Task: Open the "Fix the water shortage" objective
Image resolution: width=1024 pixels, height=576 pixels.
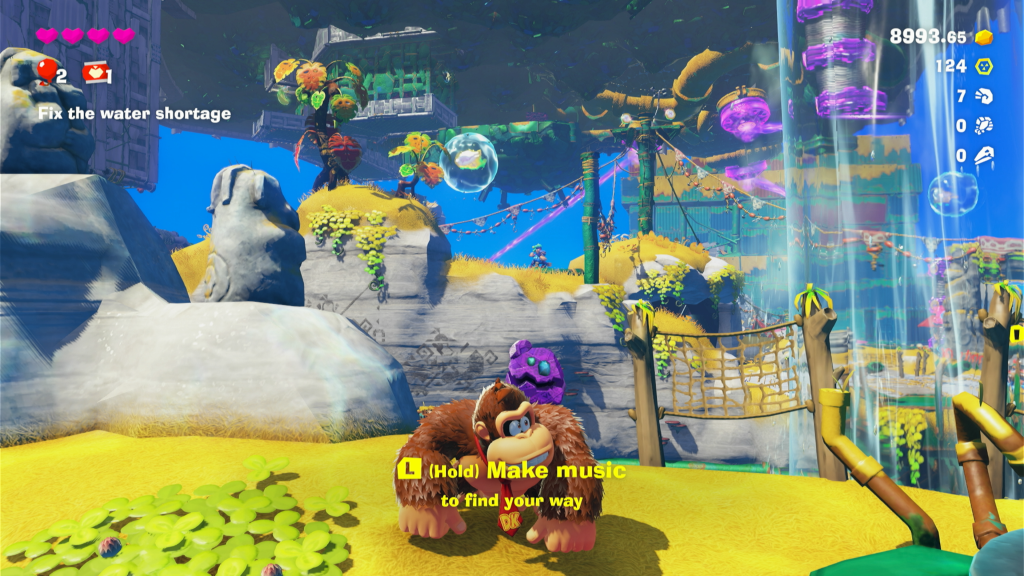Action: point(135,113)
